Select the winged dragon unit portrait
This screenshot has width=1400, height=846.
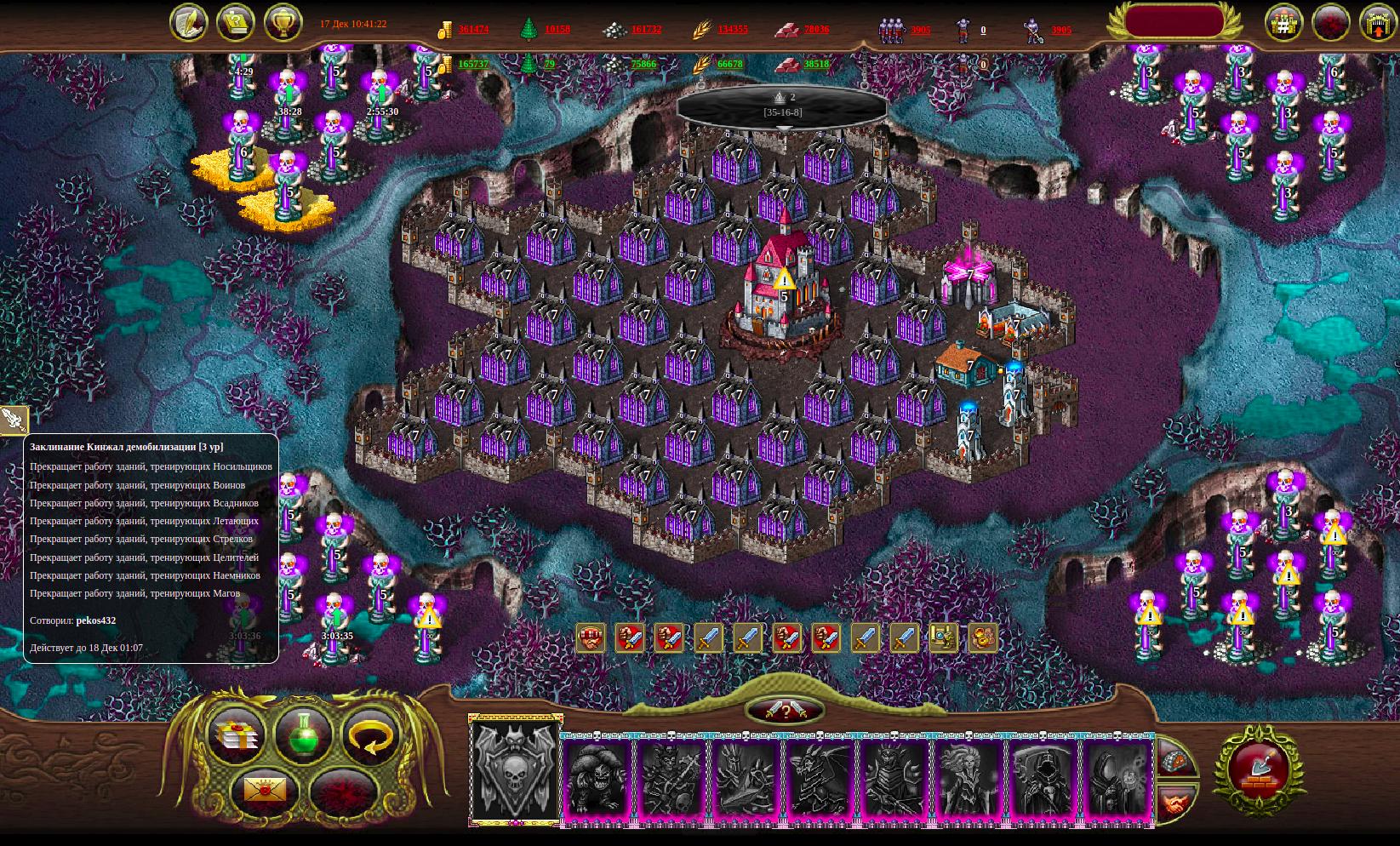[820, 778]
